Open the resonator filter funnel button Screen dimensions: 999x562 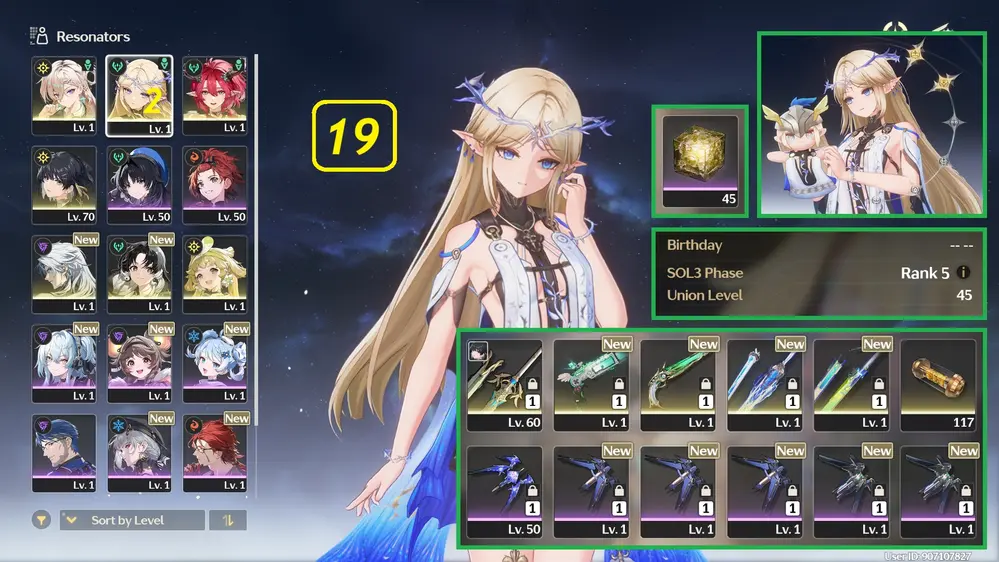pyautogui.click(x=41, y=520)
